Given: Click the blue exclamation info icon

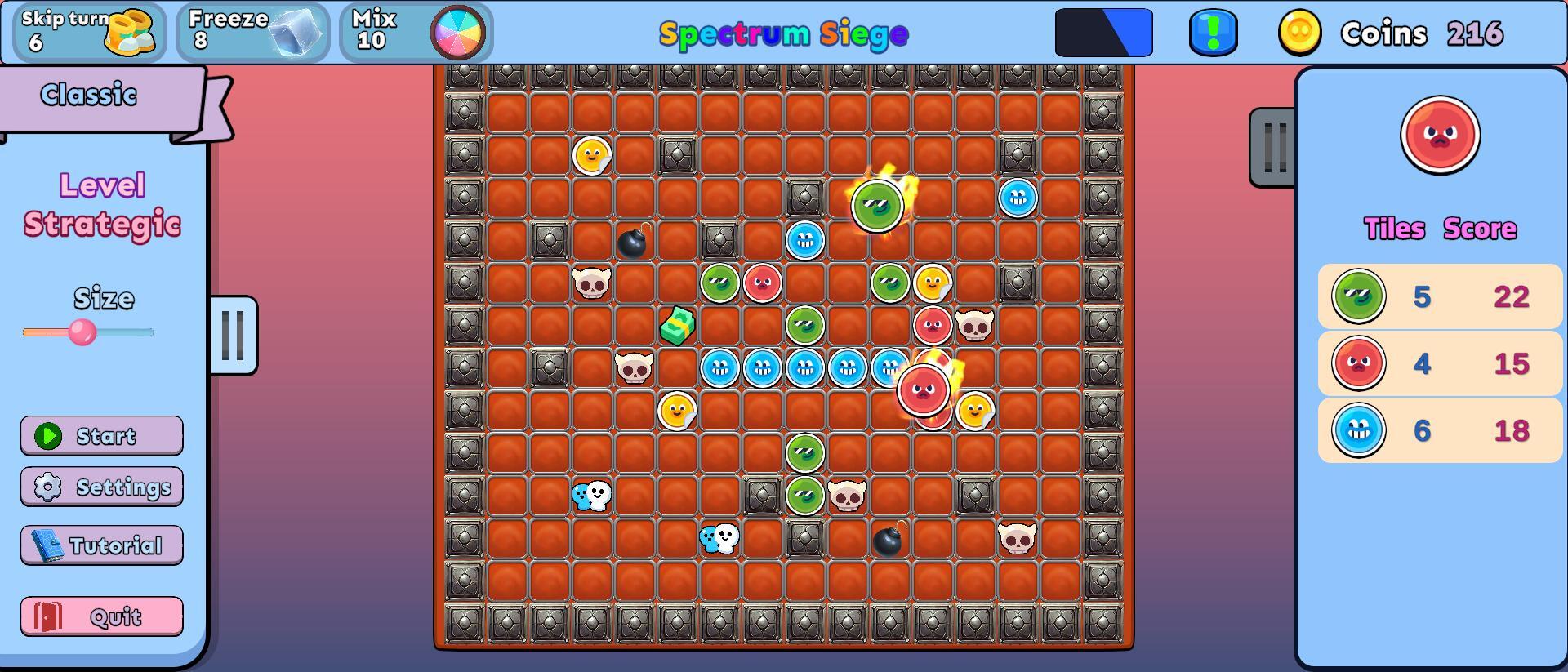Looking at the screenshot, I should 1213,33.
